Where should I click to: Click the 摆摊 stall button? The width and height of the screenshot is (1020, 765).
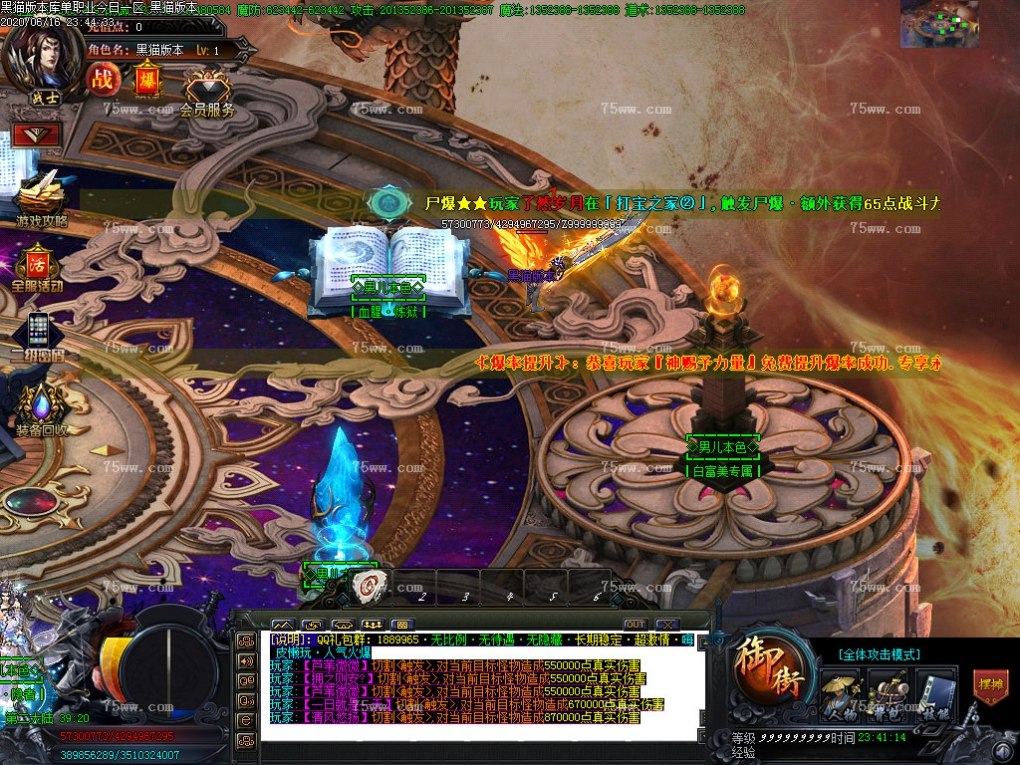990,686
